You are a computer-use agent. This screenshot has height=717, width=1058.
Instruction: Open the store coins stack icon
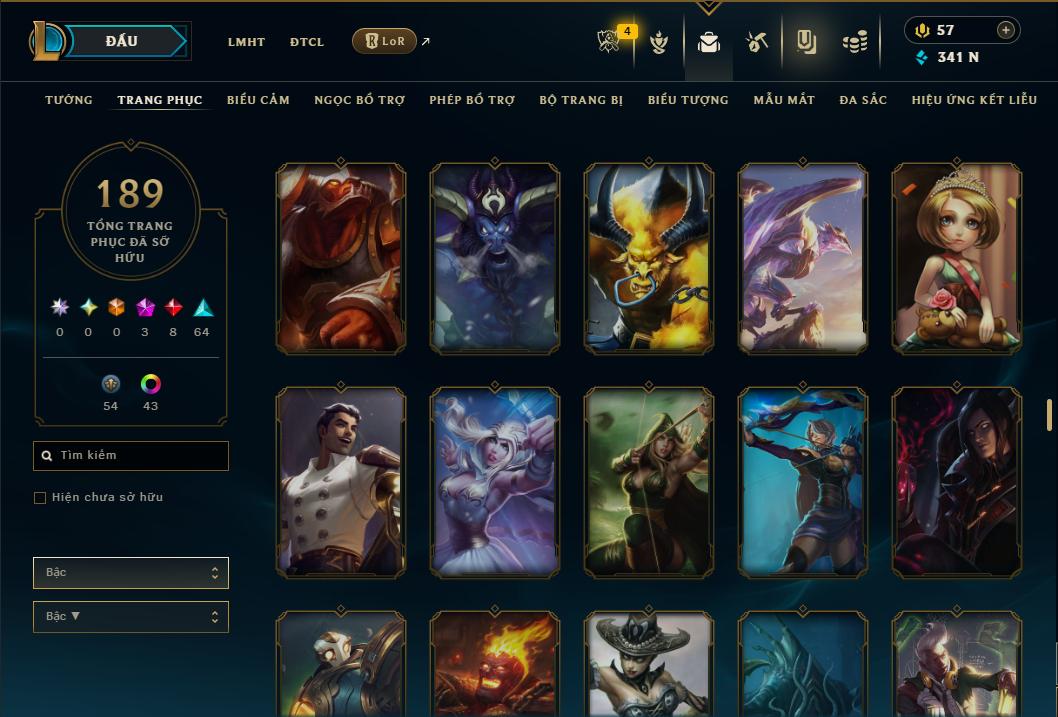point(854,43)
